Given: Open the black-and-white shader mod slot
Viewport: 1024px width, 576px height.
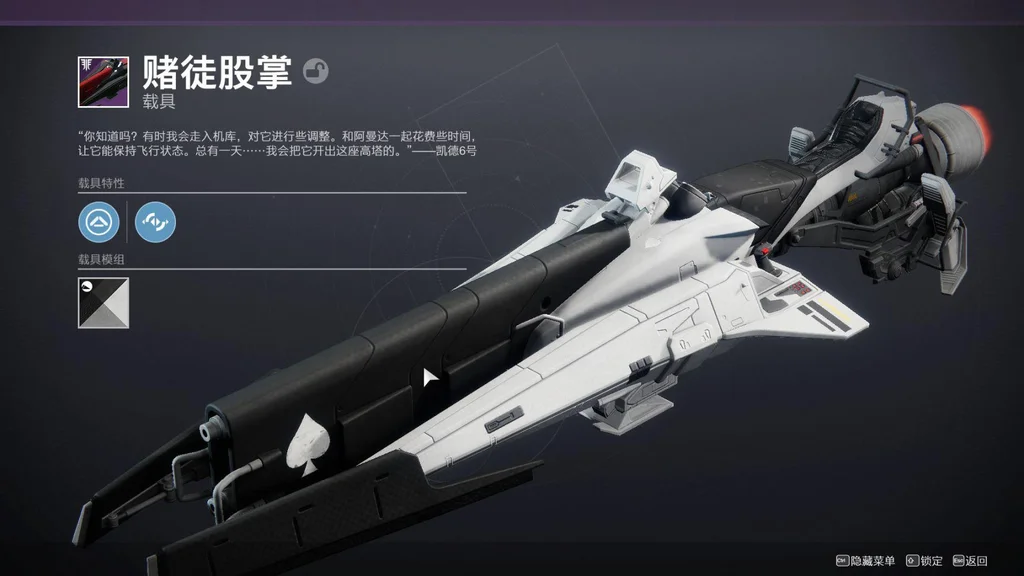Looking at the screenshot, I should [103, 302].
